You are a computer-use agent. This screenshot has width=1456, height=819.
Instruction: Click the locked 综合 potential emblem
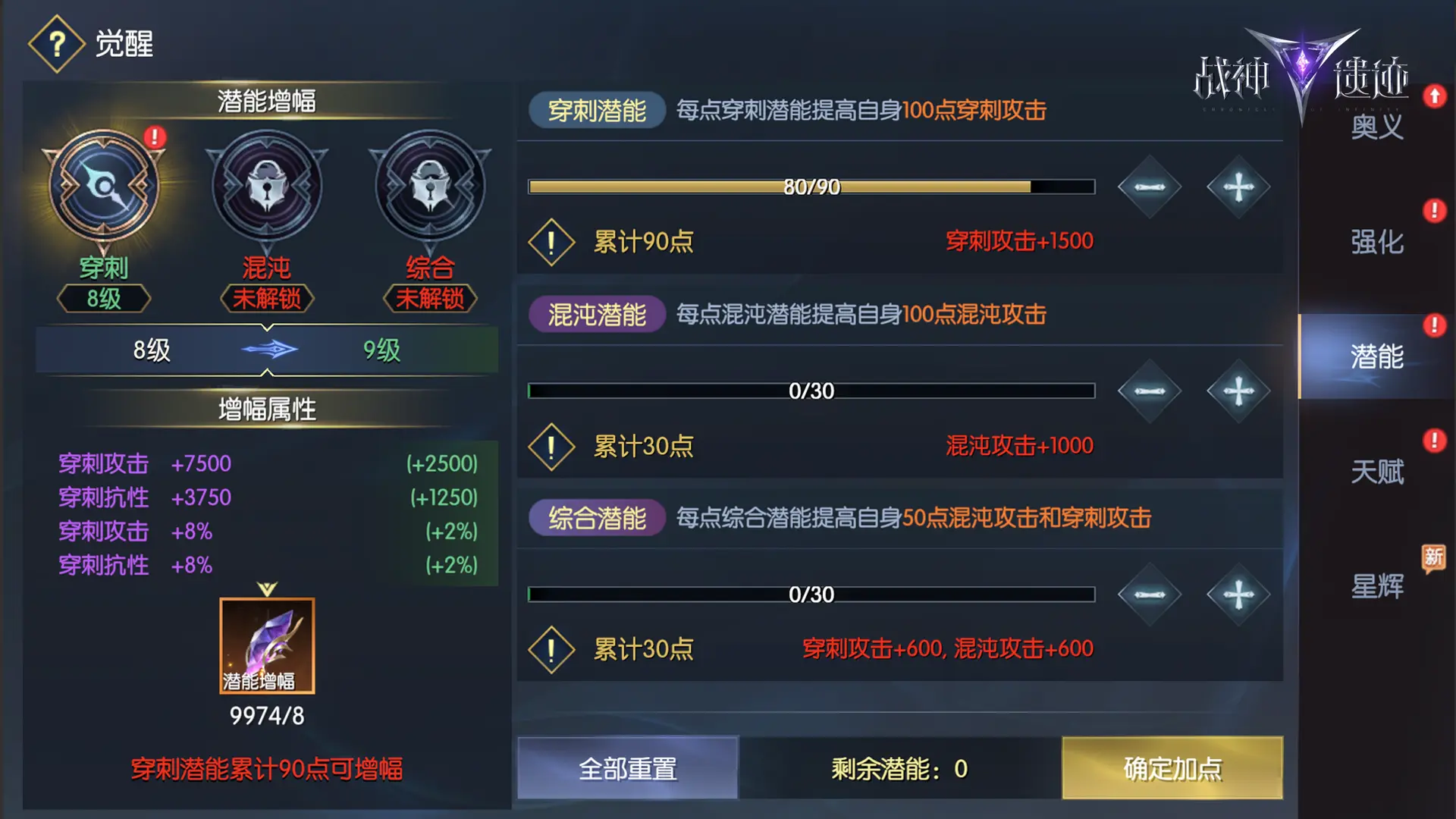(x=428, y=186)
